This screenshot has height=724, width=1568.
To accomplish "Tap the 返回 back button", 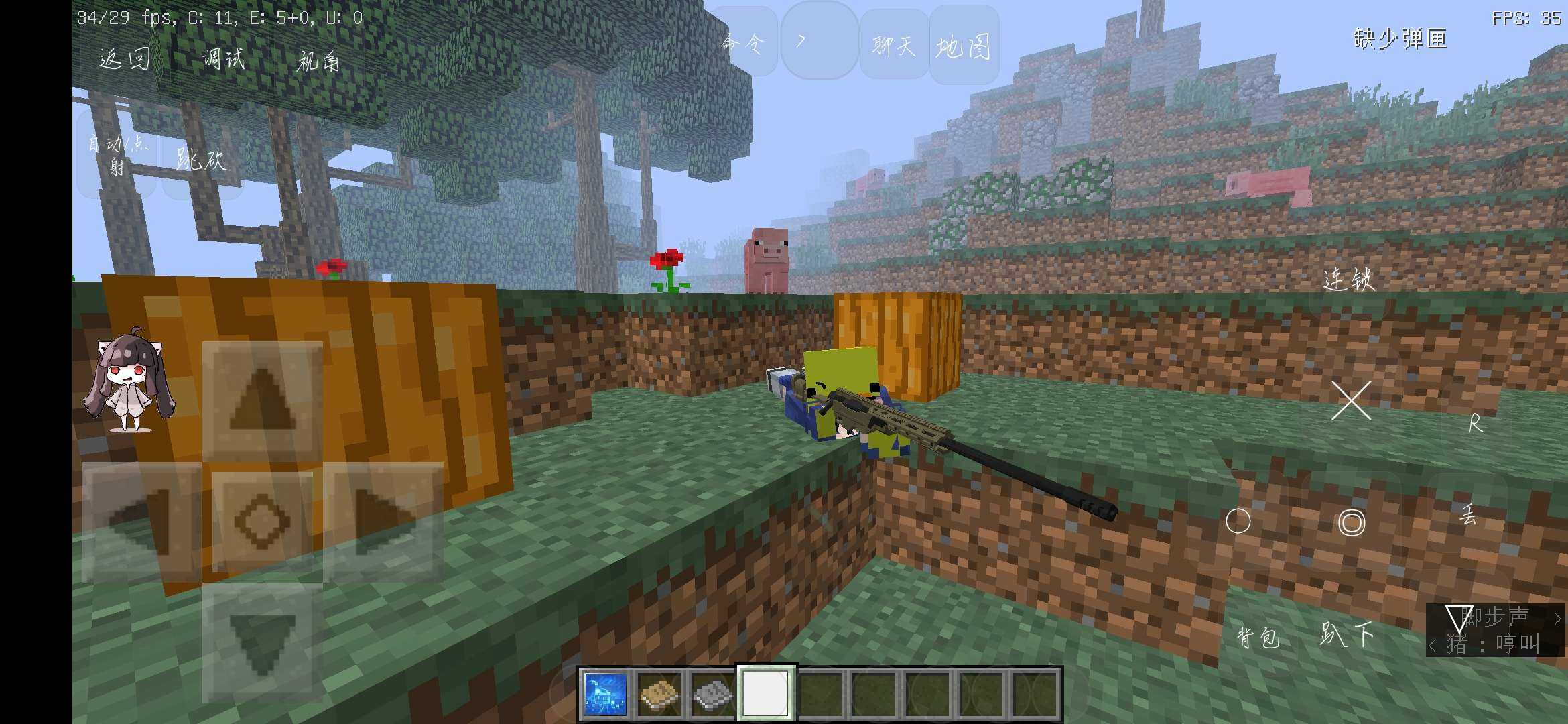I will coord(125,59).
